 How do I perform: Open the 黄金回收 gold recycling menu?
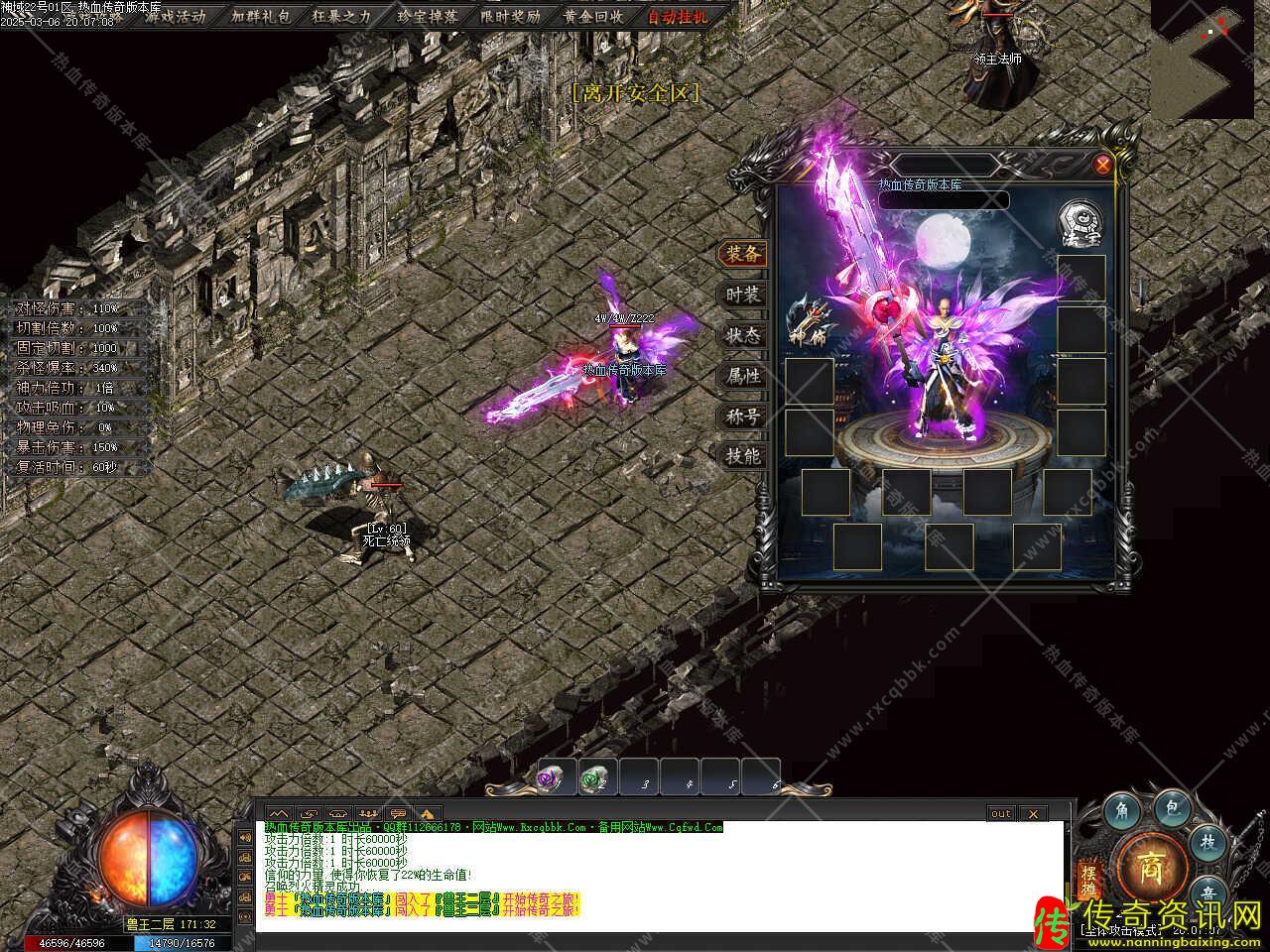click(593, 16)
